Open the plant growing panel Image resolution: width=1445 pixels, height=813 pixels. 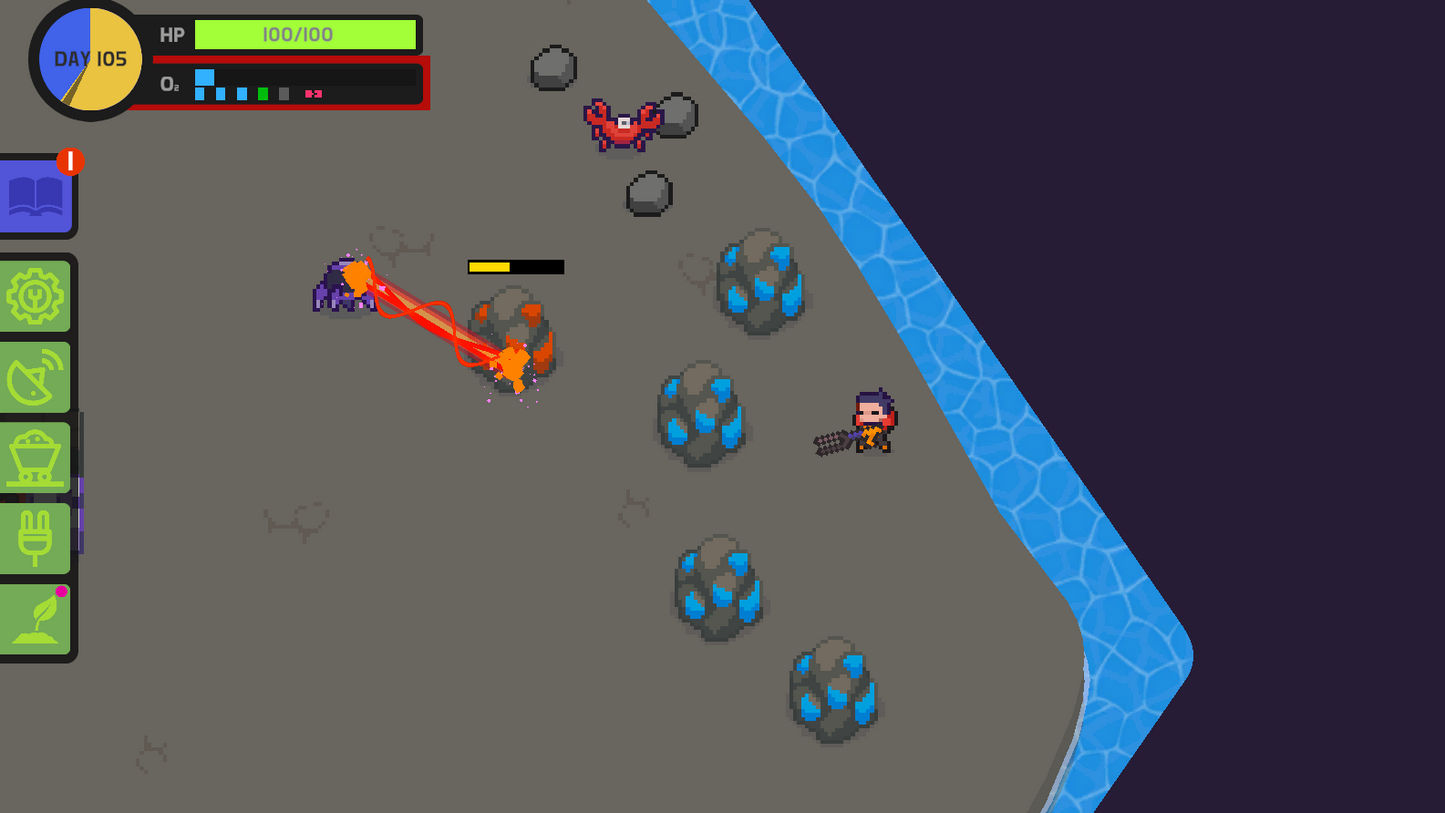point(35,620)
